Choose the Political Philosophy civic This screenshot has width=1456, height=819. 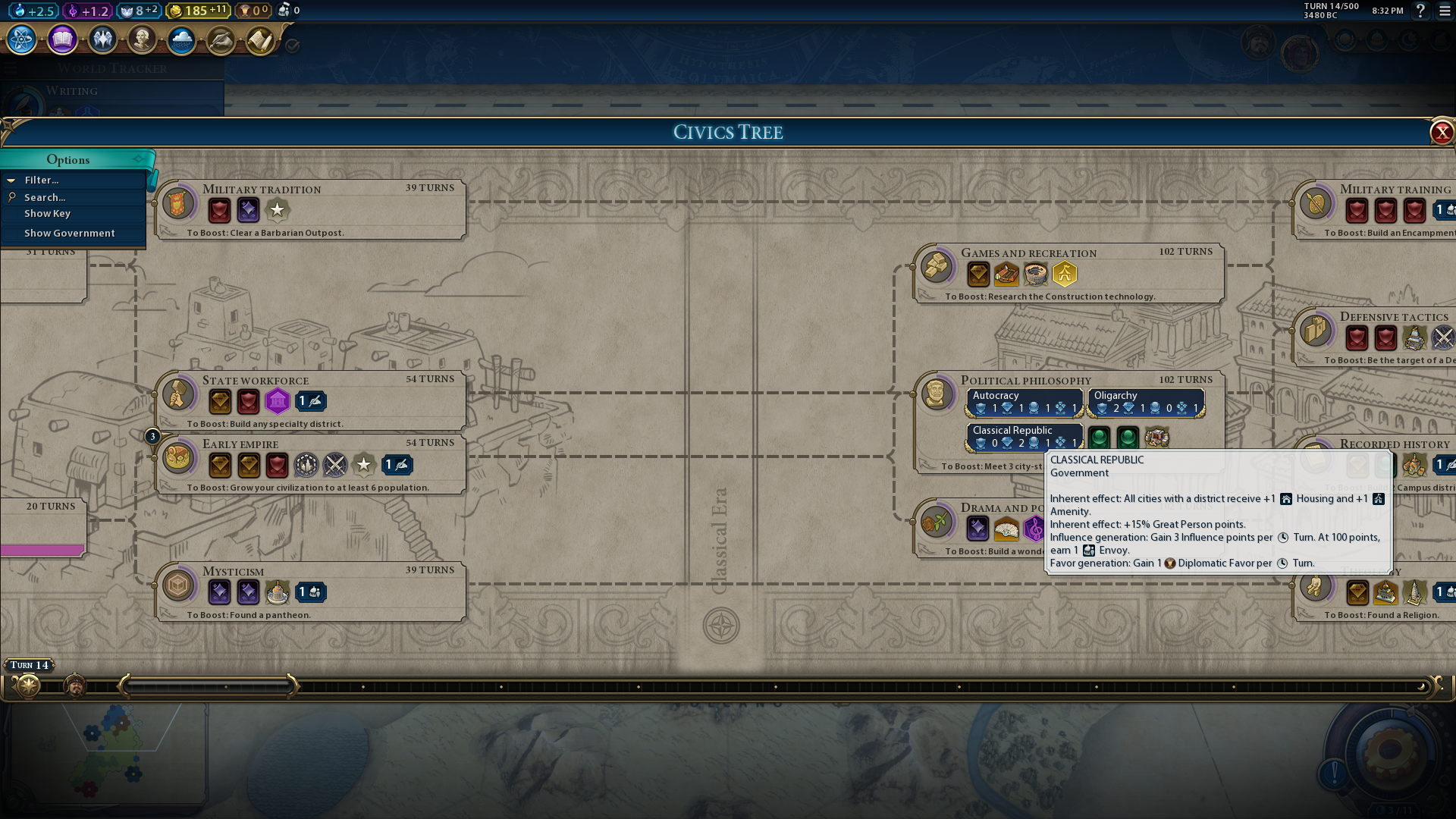1025,380
